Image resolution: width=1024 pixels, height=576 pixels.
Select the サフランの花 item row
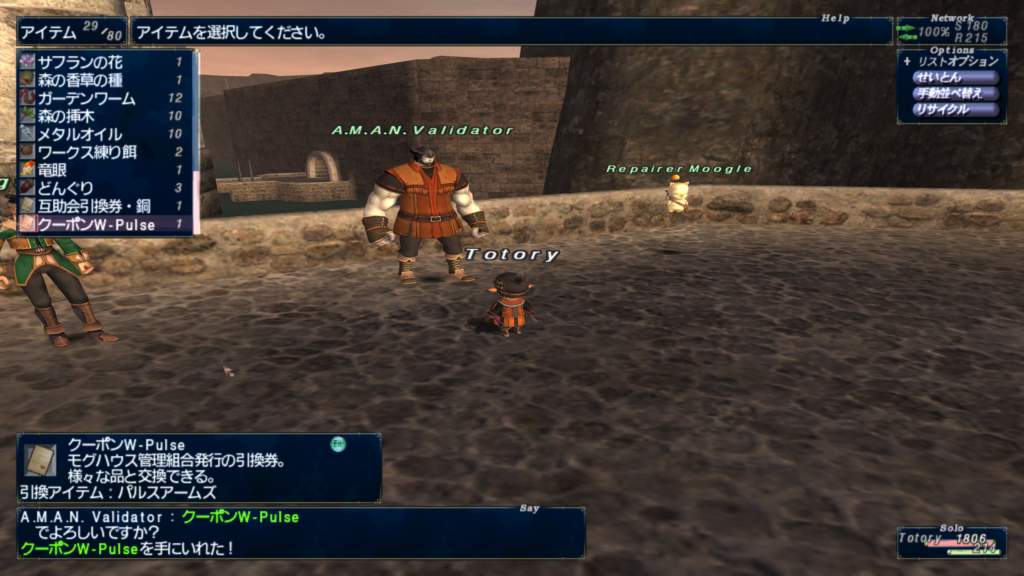(x=100, y=62)
